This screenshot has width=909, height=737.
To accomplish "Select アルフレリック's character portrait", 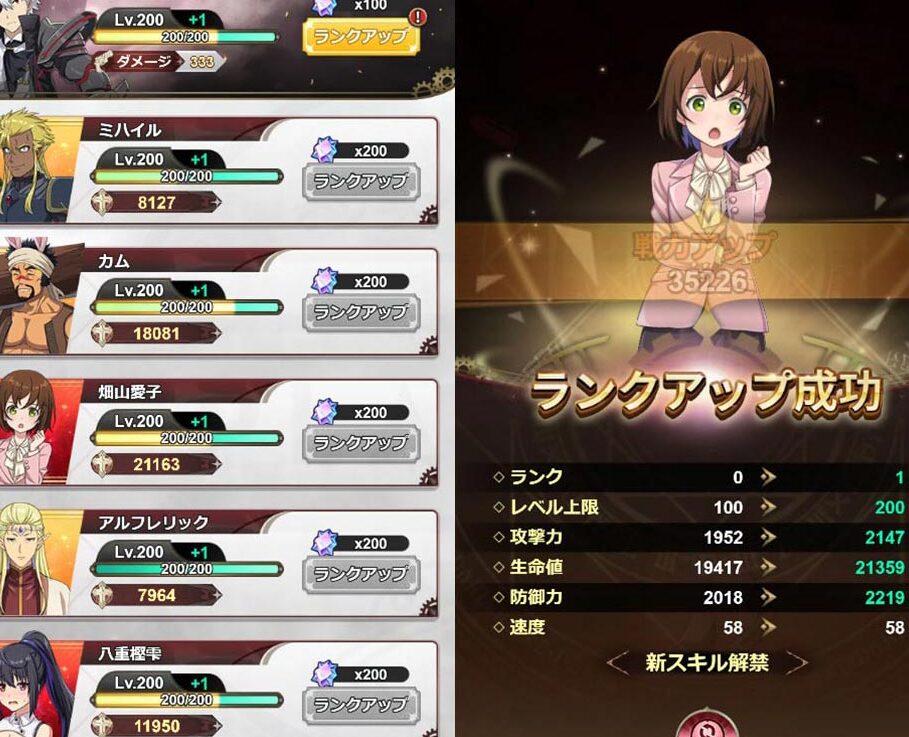I will click(36, 561).
